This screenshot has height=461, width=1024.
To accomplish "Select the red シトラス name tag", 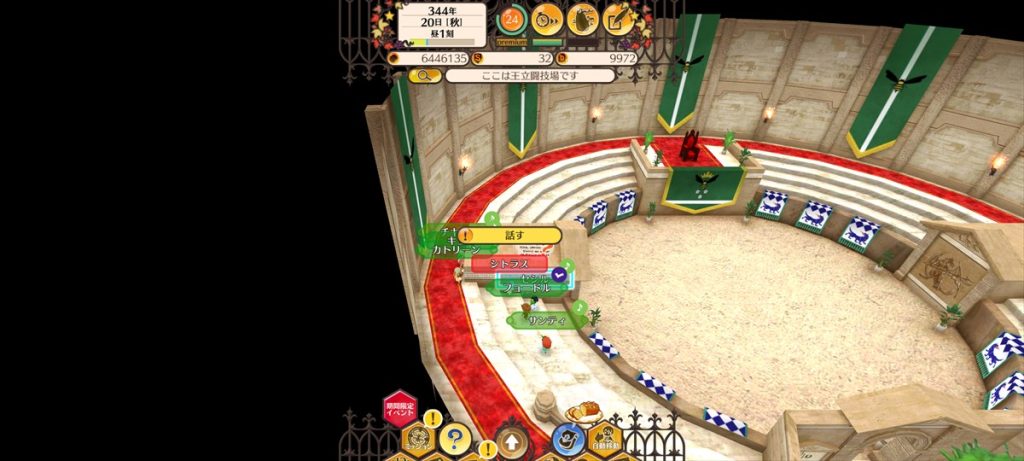I will [x=509, y=263].
